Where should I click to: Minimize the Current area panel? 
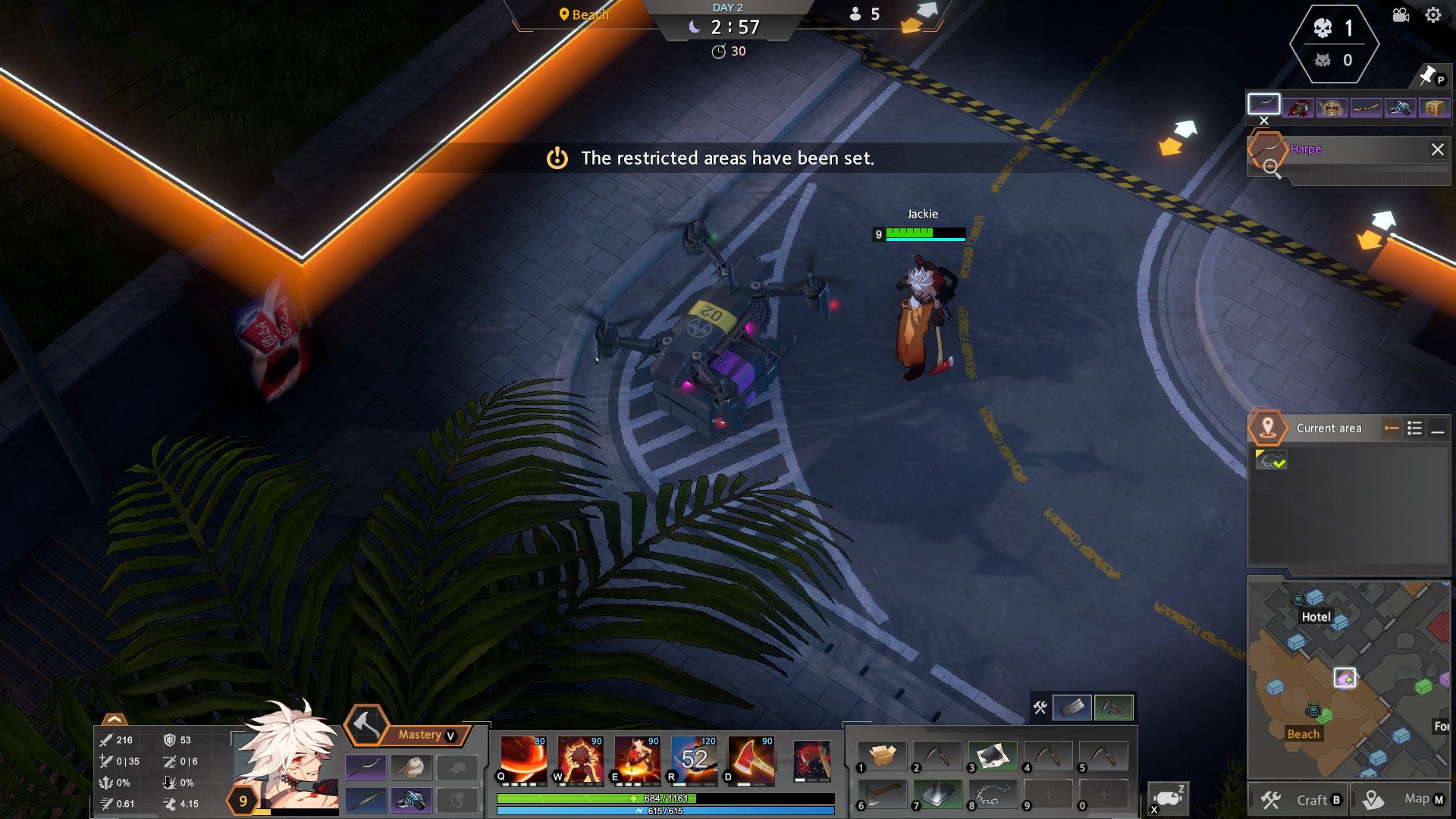pos(1437,429)
